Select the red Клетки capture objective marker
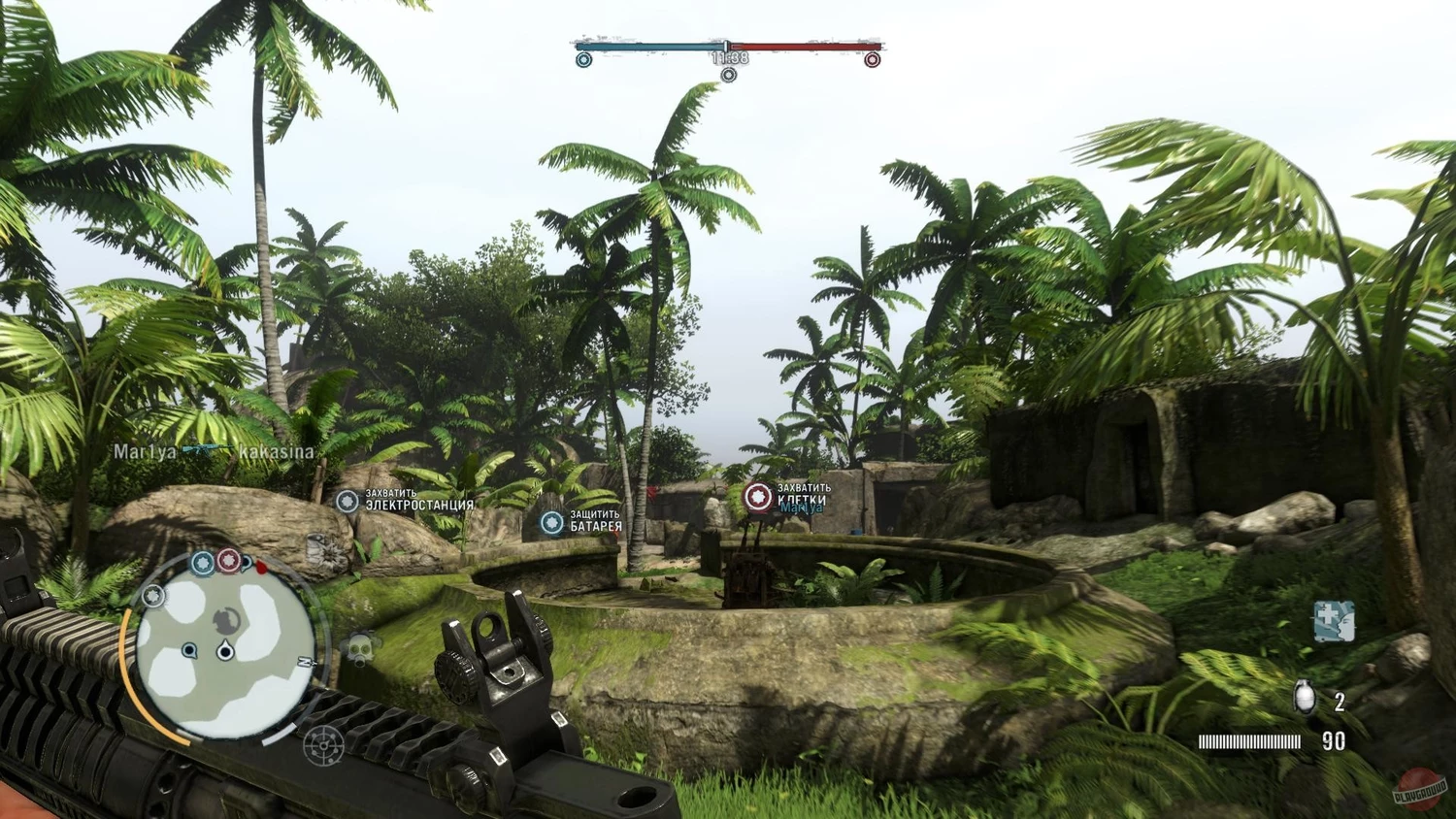Viewport: 1456px width, 819px height. pyautogui.click(x=758, y=497)
